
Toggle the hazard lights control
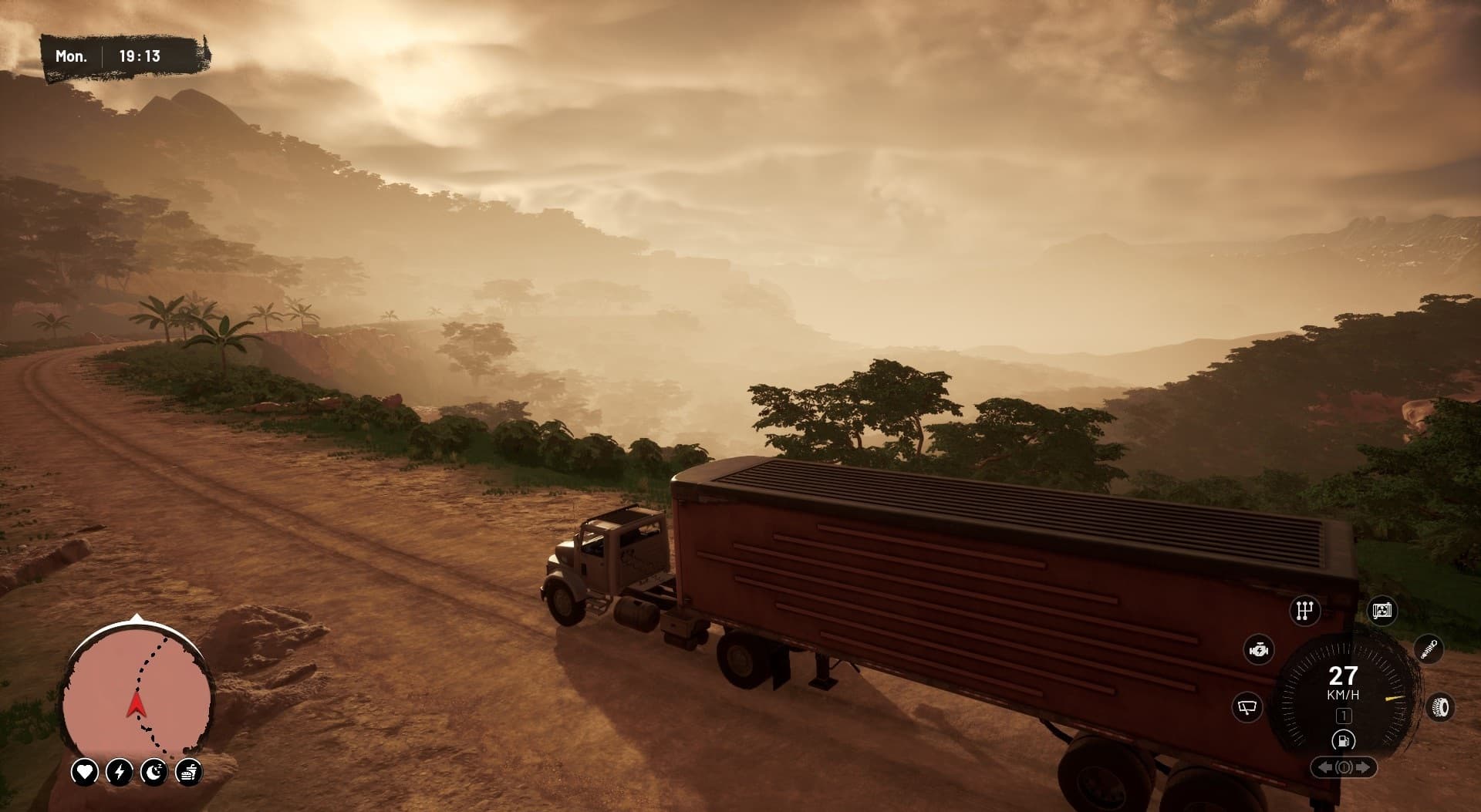coord(1344,767)
